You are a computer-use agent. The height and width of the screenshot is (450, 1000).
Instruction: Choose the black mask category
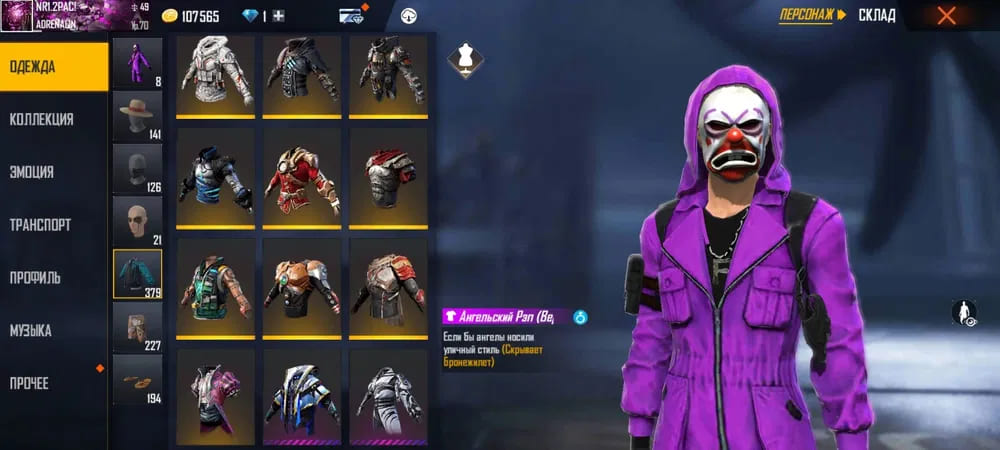[x=137, y=168]
